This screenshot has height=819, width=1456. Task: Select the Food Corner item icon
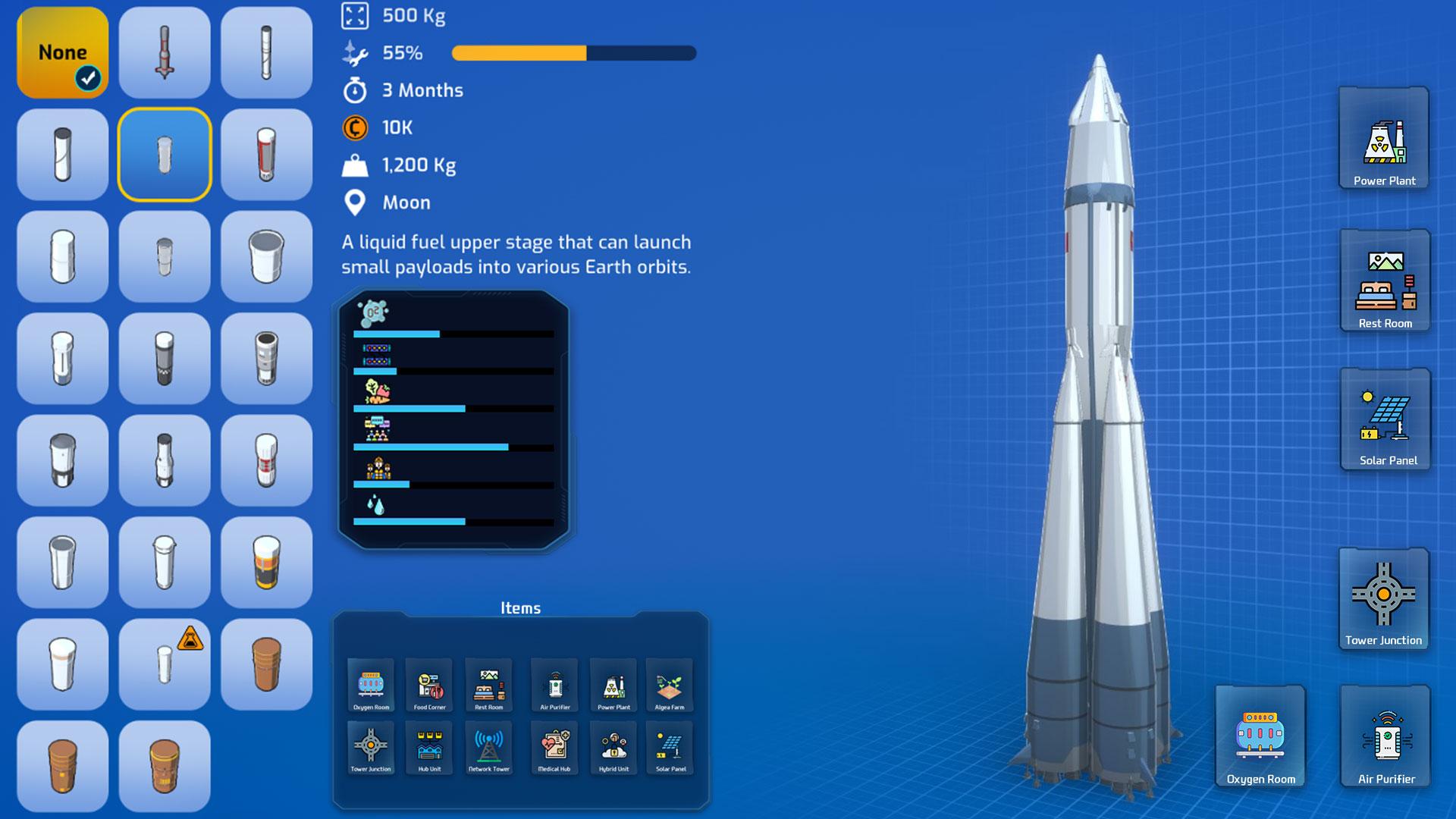click(x=430, y=686)
